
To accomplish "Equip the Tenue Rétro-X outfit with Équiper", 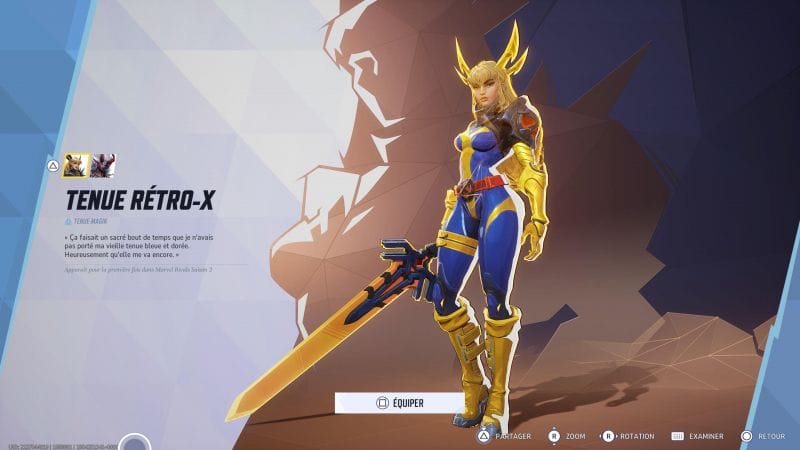I will pos(400,402).
